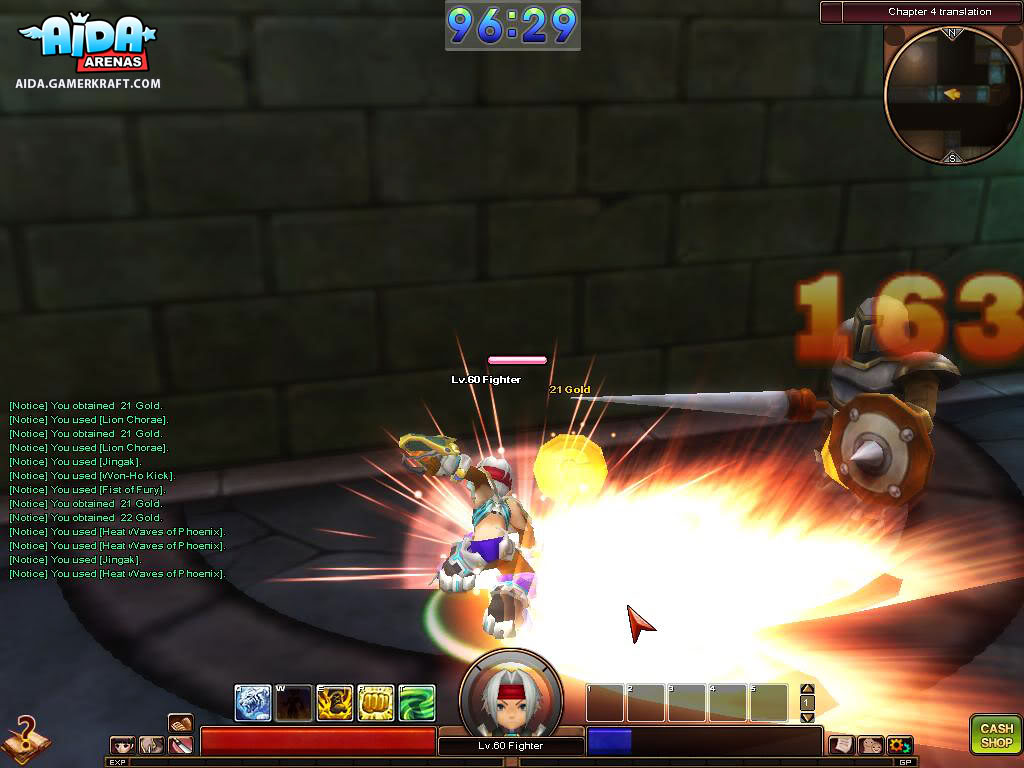Select the knife blade icon button
1024x768 pixels.
tap(181, 745)
